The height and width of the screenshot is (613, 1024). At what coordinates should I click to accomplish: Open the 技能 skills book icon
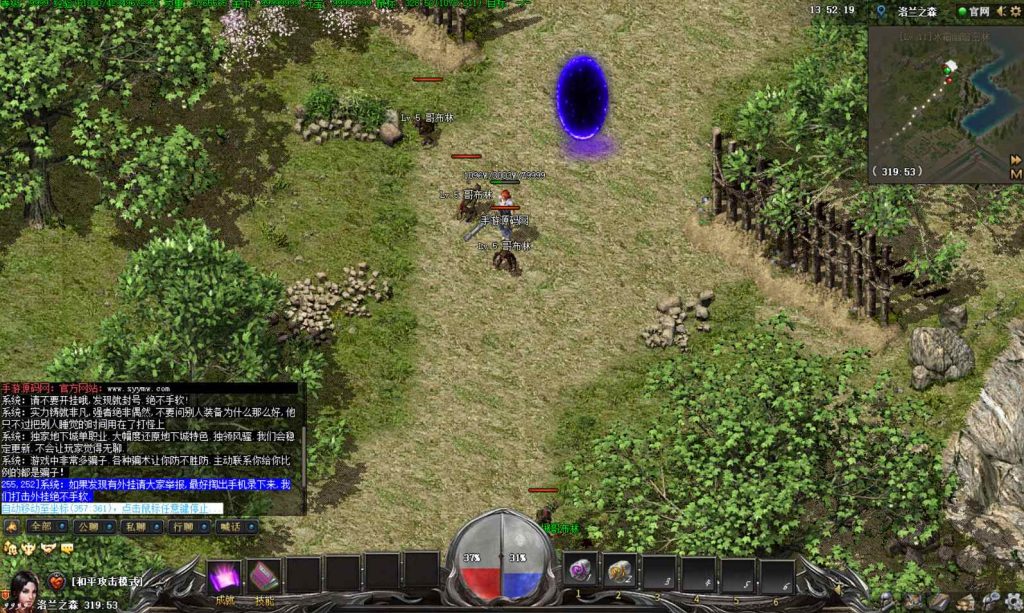263,576
